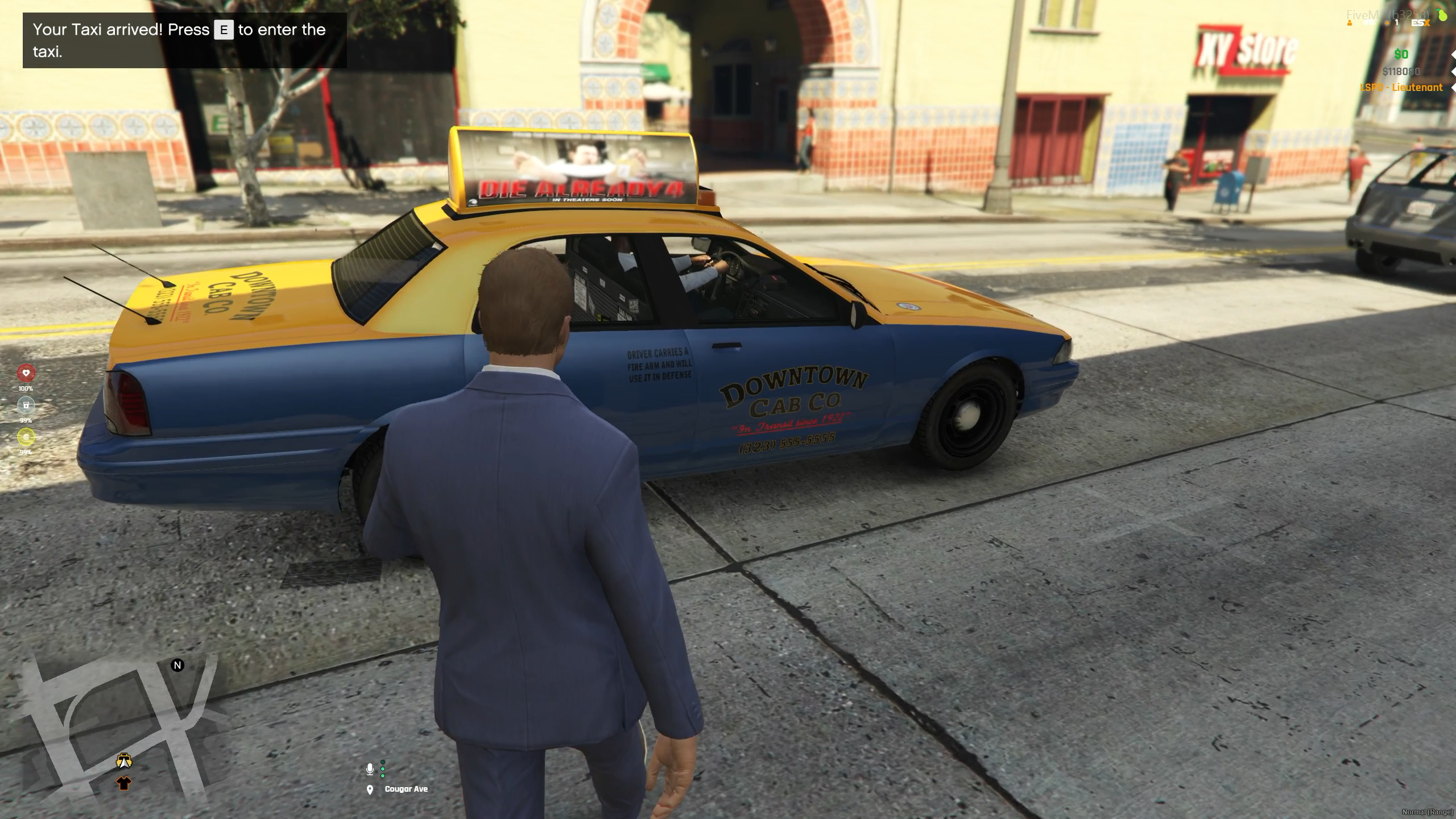Click the microphone voice chat icon
The image size is (1456, 819).
pyautogui.click(x=370, y=768)
